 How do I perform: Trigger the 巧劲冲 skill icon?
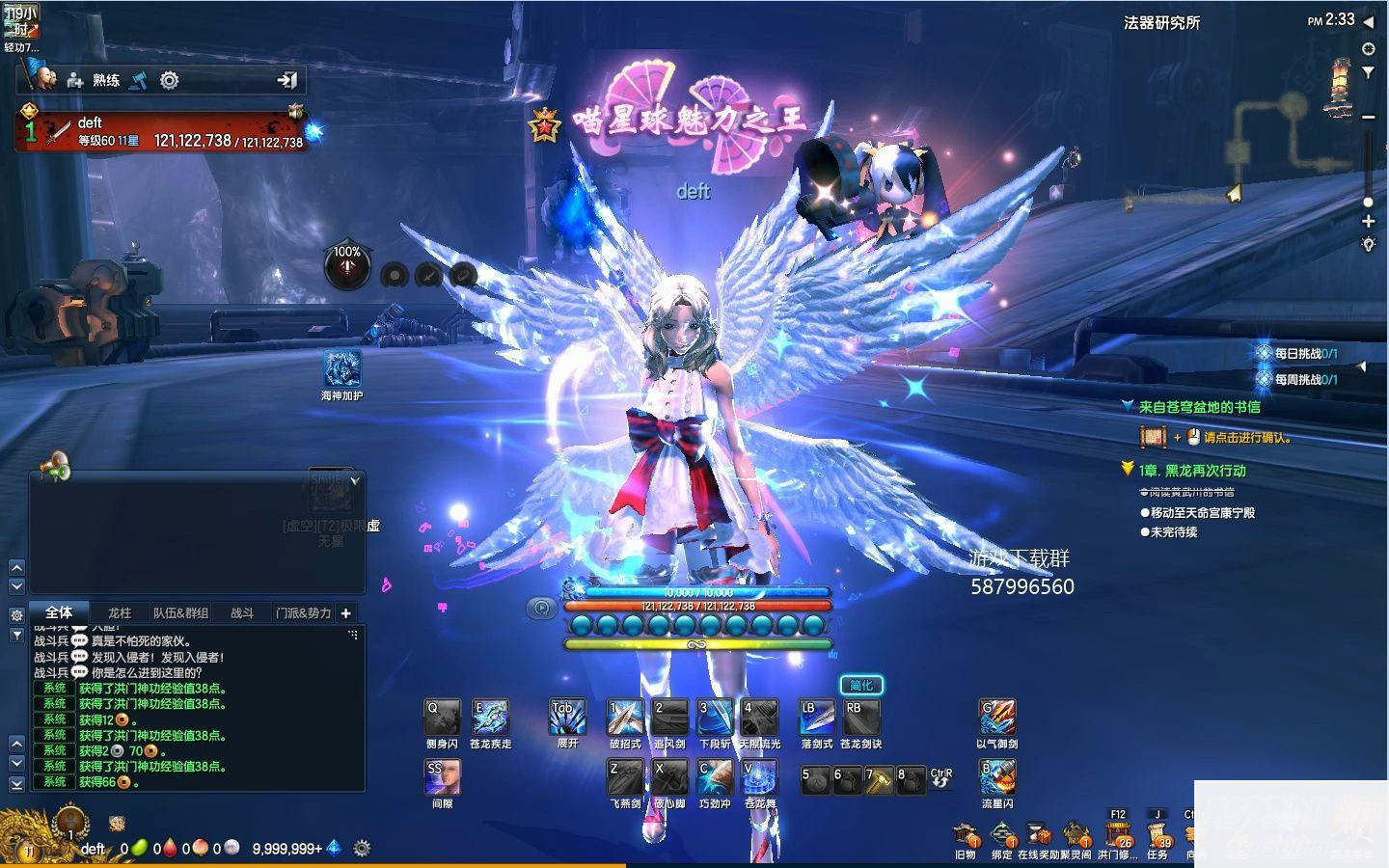point(715,777)
